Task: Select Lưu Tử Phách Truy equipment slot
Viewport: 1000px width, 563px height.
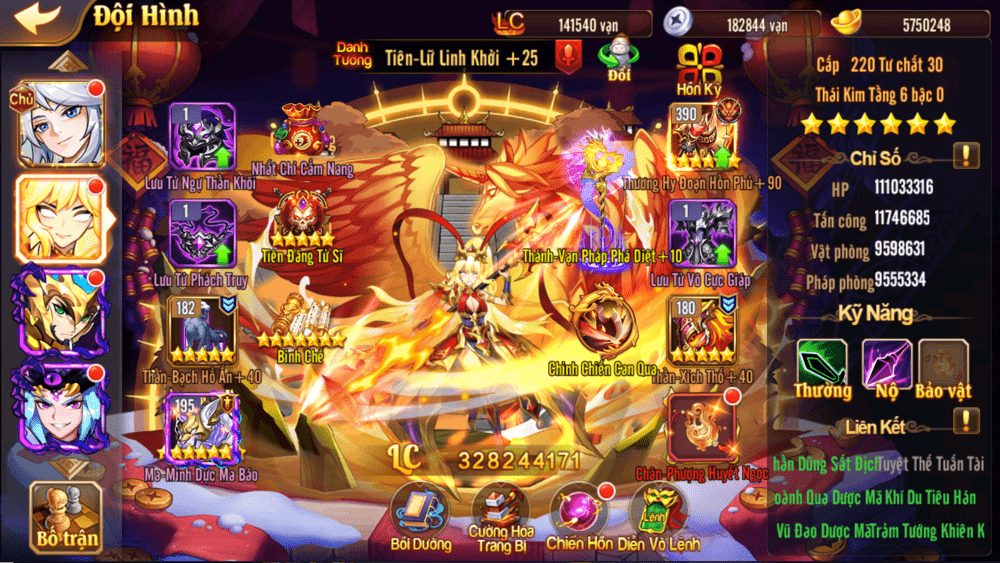Action: pos(201,234)
